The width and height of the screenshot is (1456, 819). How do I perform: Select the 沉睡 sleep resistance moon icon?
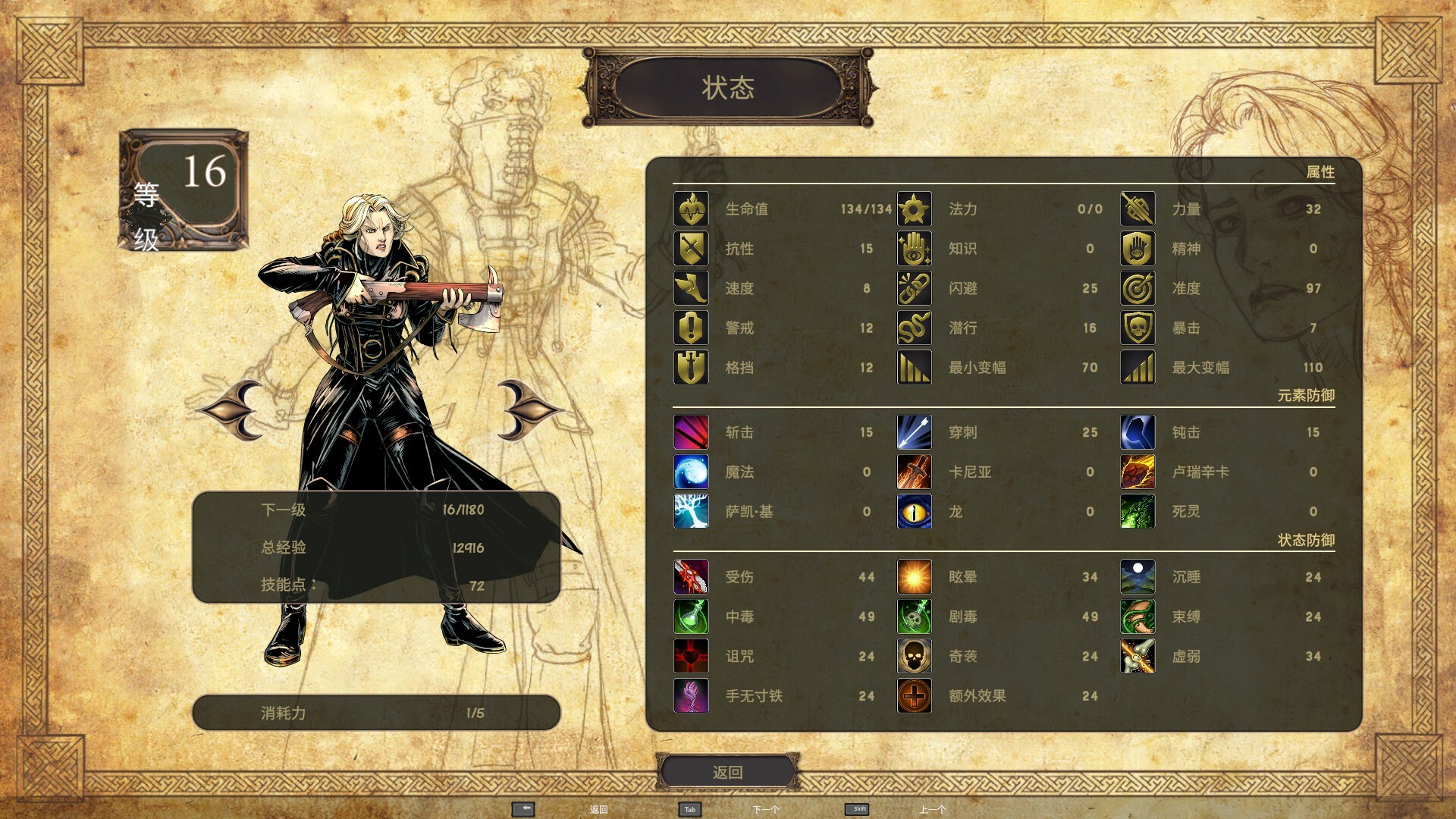pyautogui.click(x=1137, y=576)
